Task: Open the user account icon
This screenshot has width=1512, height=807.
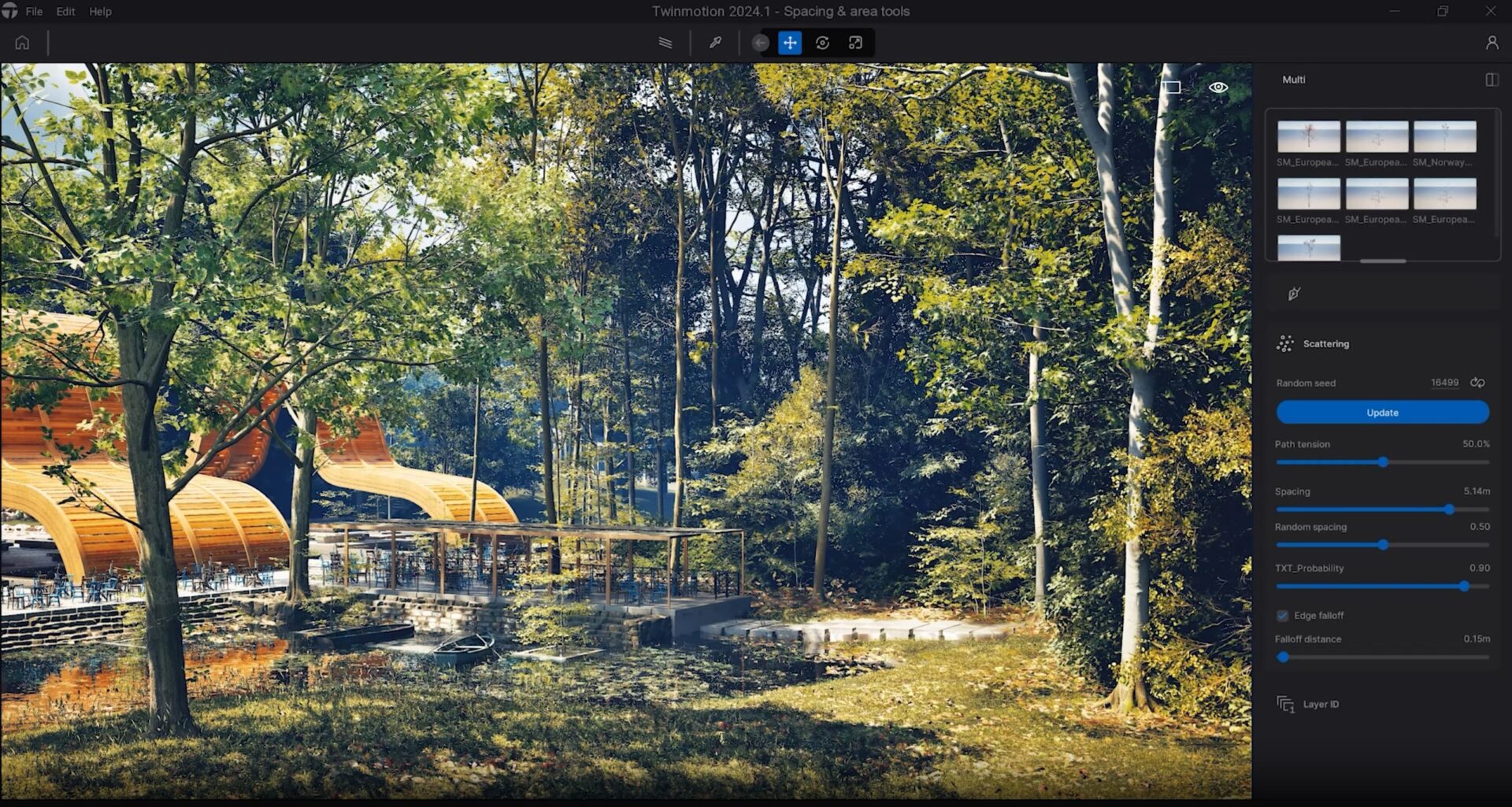Action: (x=1492, y=43)
